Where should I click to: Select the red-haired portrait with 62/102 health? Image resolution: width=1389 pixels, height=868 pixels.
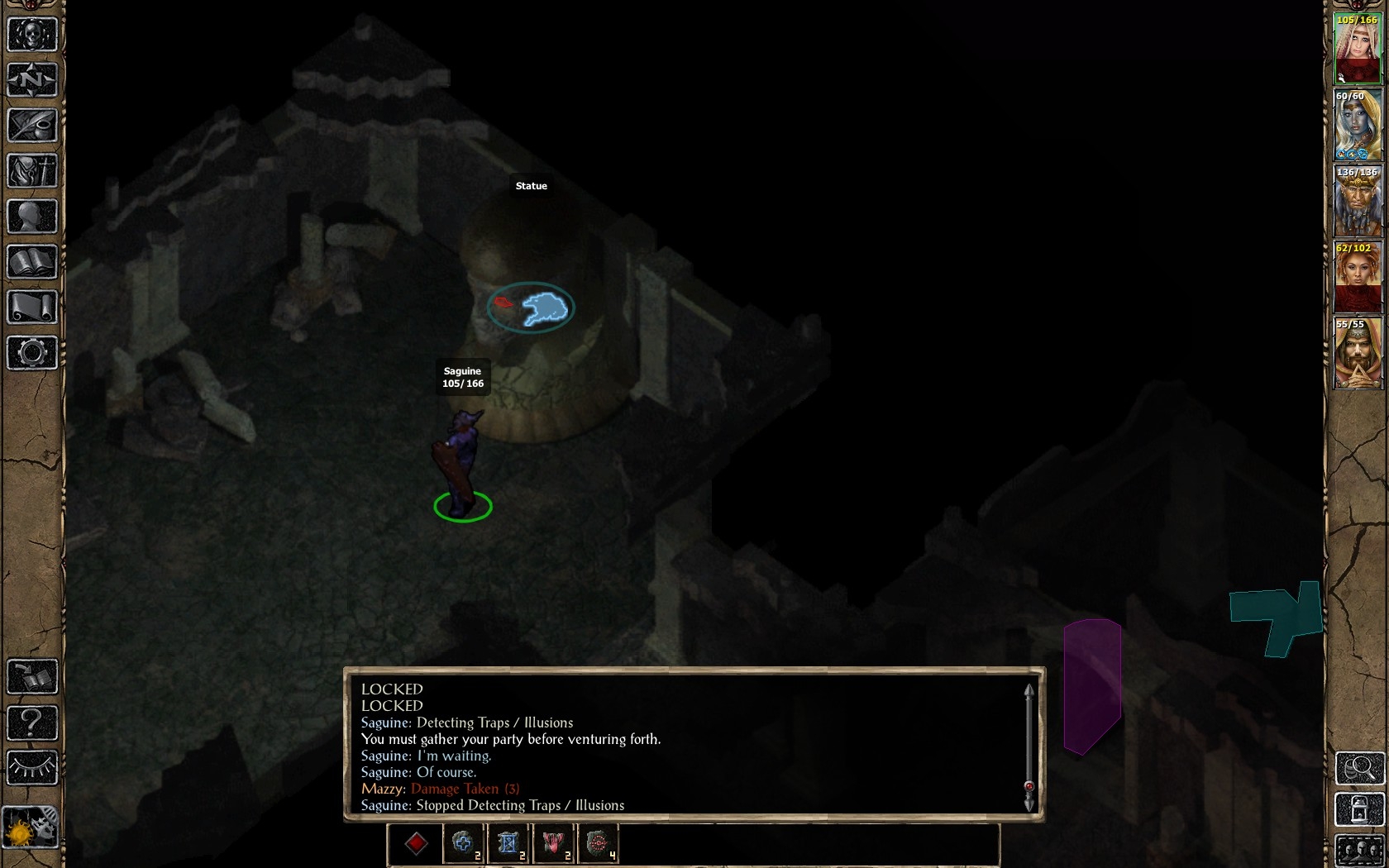tap(1358, 278)
